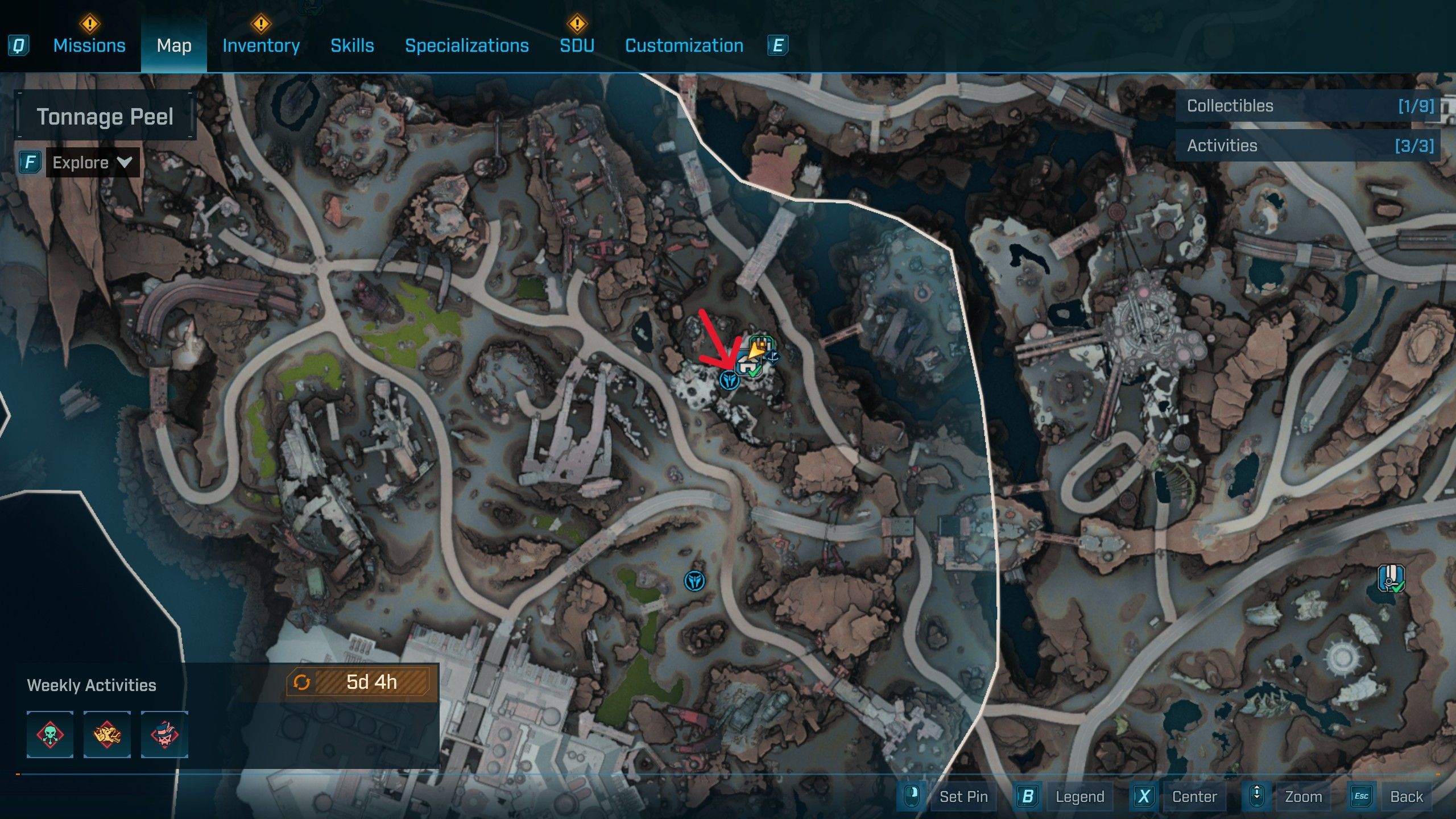The height and width of the screenshot is (819, 1456).
Task: Select the green skull weekly activity
Action: point(50,734)
